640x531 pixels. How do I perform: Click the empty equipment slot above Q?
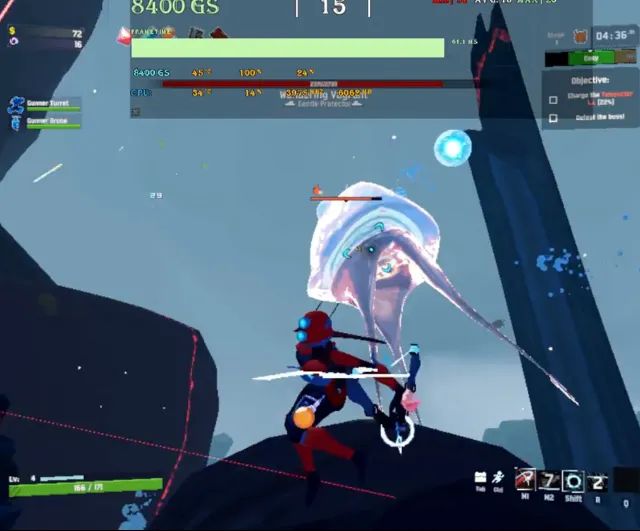(625, 481)
